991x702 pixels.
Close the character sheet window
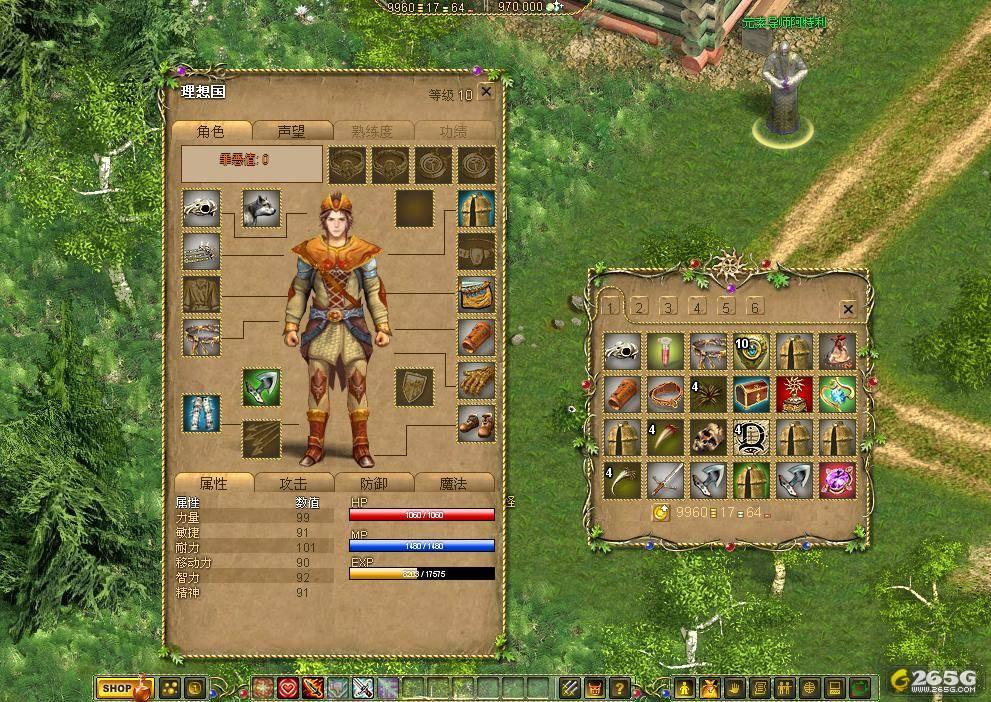pos(486,92)
